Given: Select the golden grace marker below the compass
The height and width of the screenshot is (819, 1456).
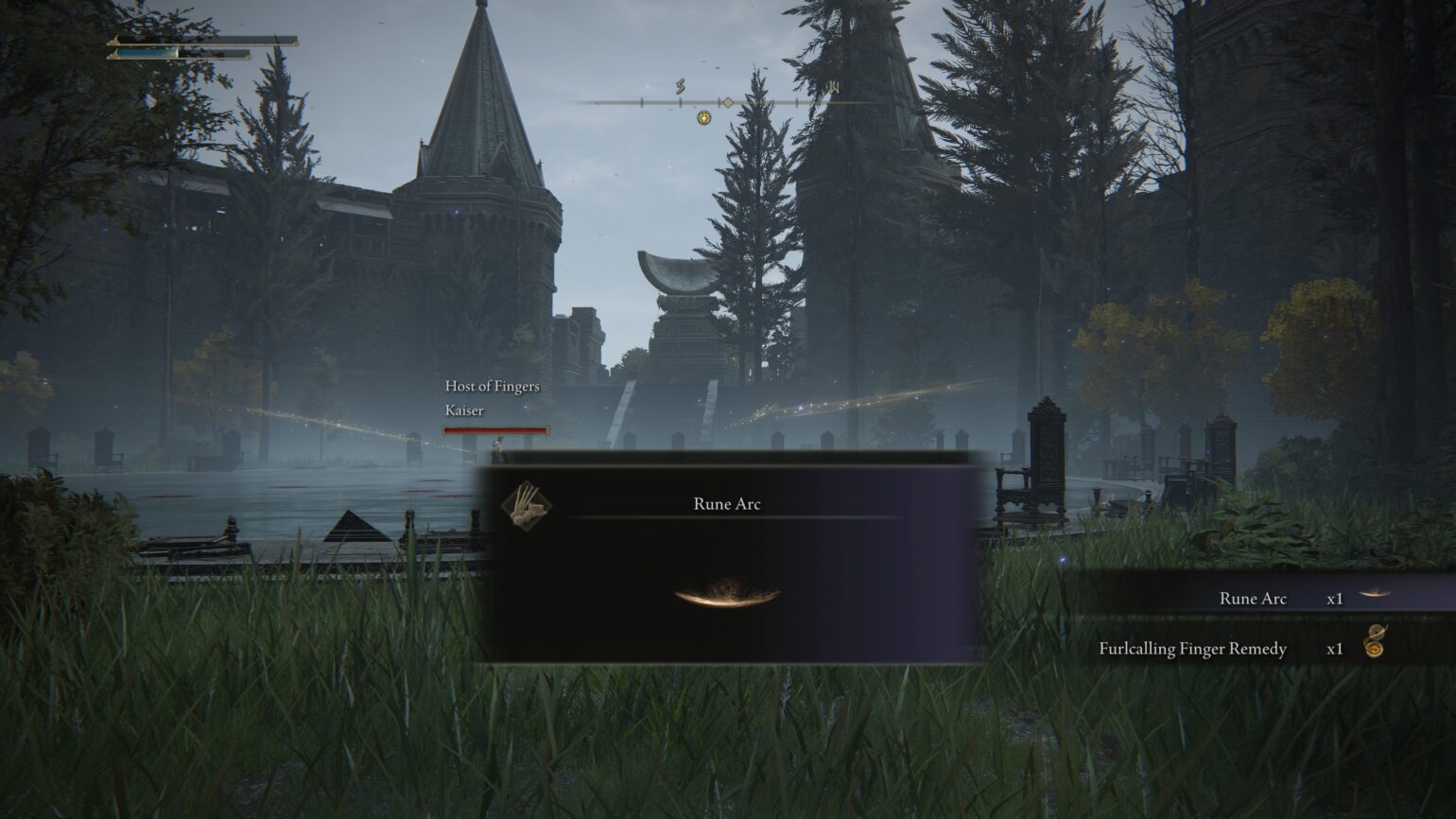Looking at the screenshot, I should (x=703, y=118).
